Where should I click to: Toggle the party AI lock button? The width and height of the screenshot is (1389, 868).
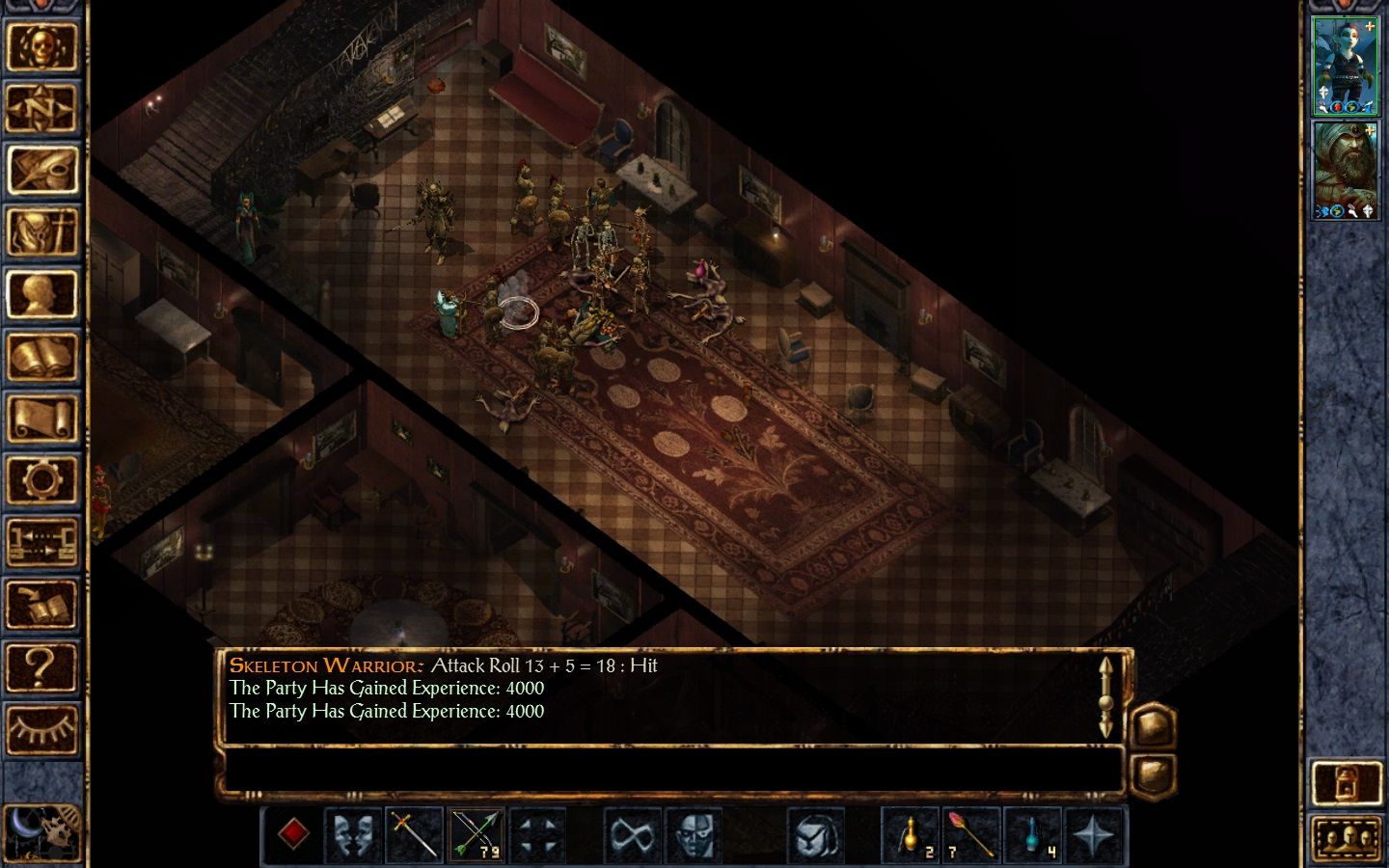(x=1347, y=783)
